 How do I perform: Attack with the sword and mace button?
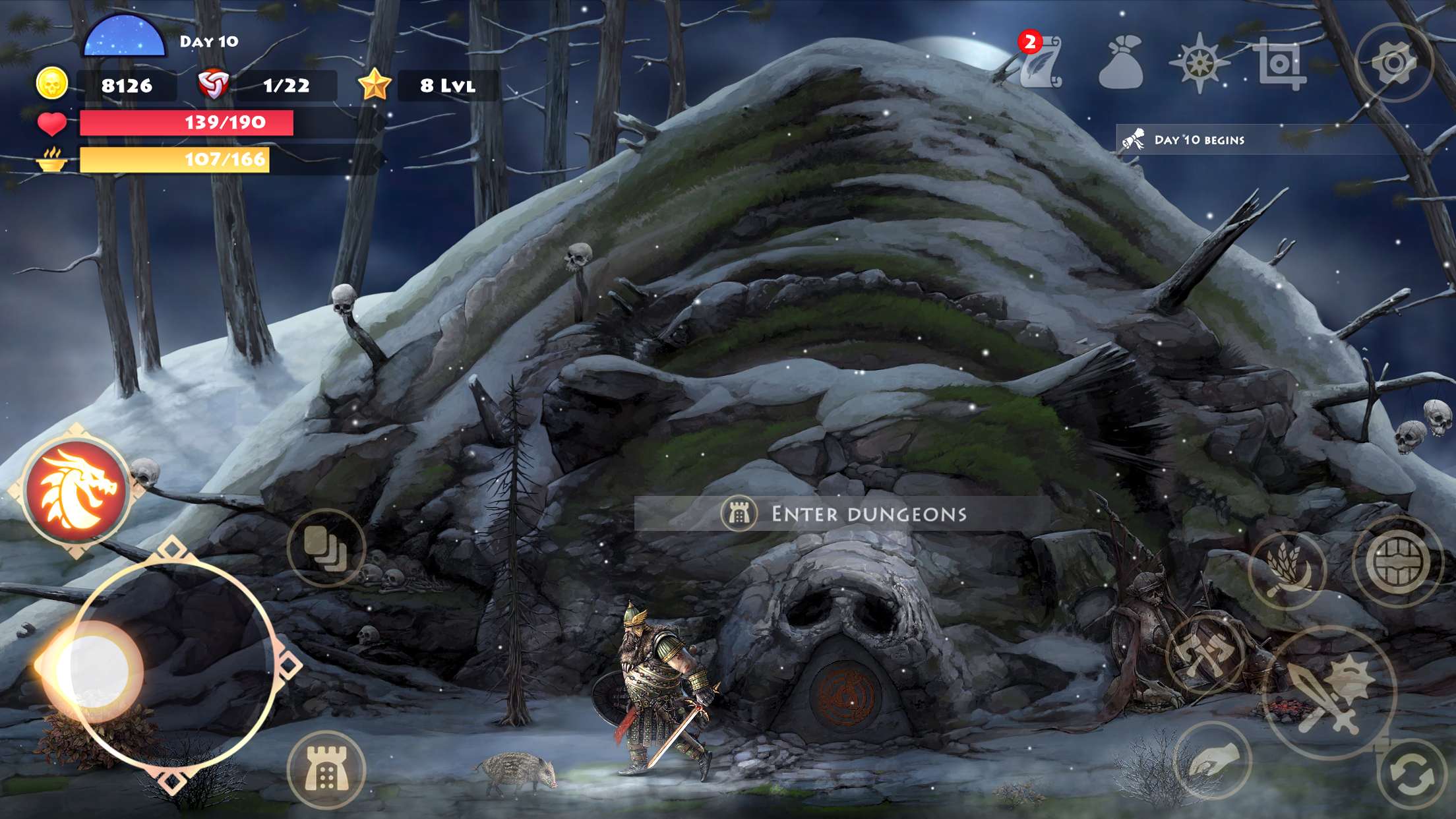(1329, 692)
